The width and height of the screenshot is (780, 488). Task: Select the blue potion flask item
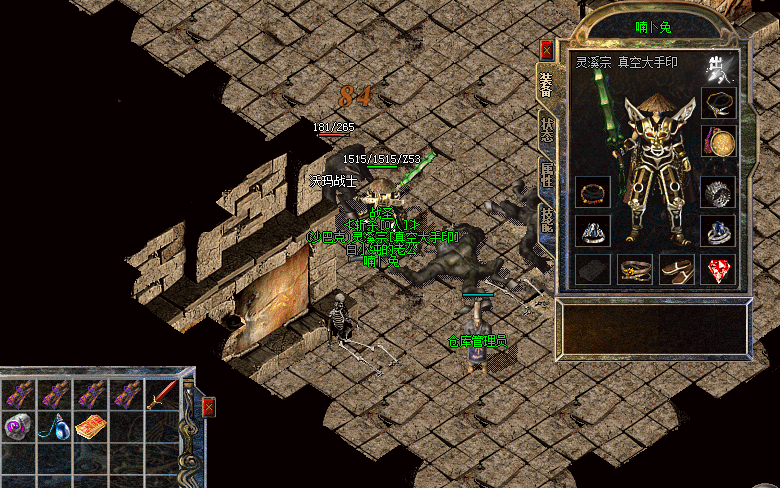(x=53, y=427)
